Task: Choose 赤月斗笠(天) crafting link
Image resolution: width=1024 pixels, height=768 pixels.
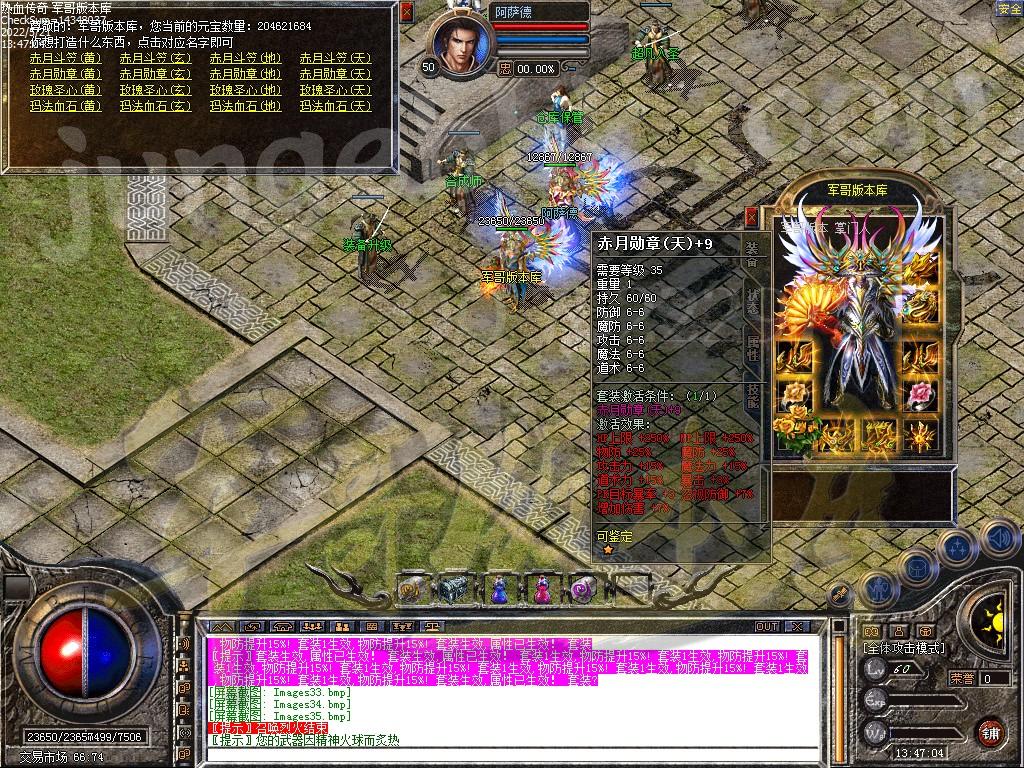Action: coord(335,58)
